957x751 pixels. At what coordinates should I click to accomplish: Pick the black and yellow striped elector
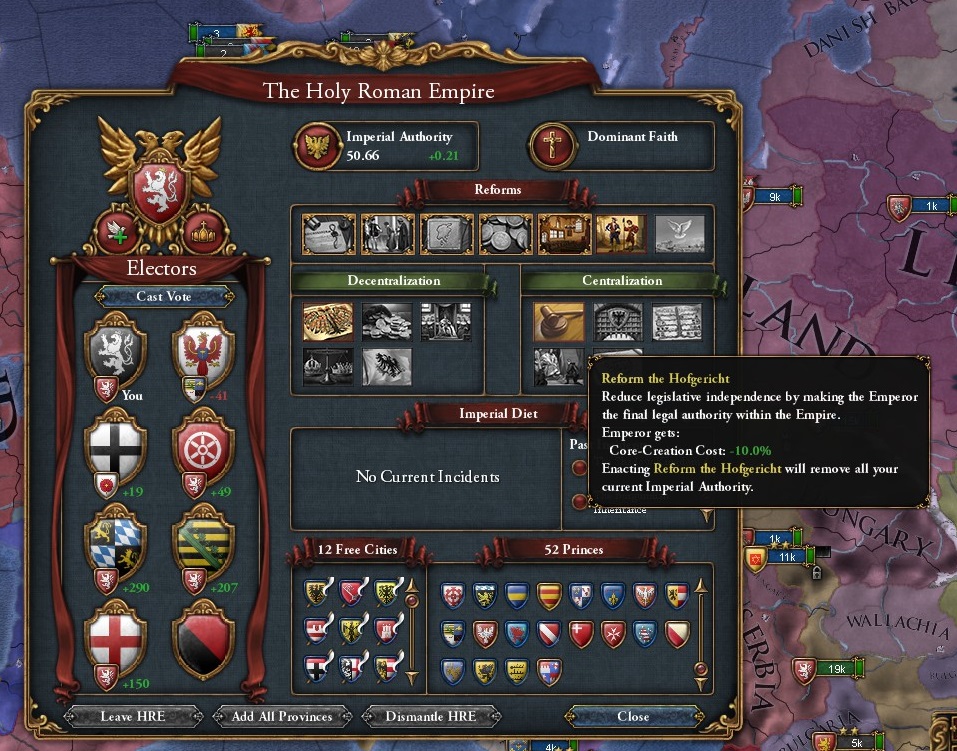point(203,541)
